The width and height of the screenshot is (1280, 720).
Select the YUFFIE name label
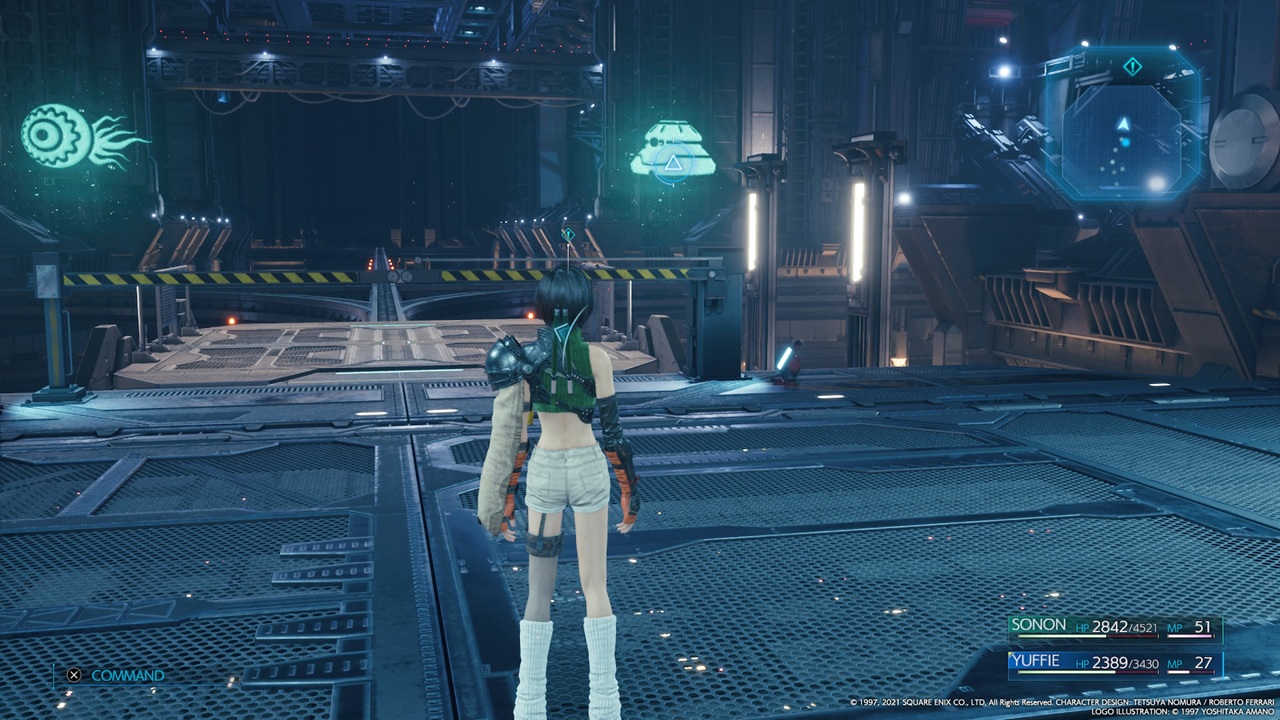click(1037, 662)
